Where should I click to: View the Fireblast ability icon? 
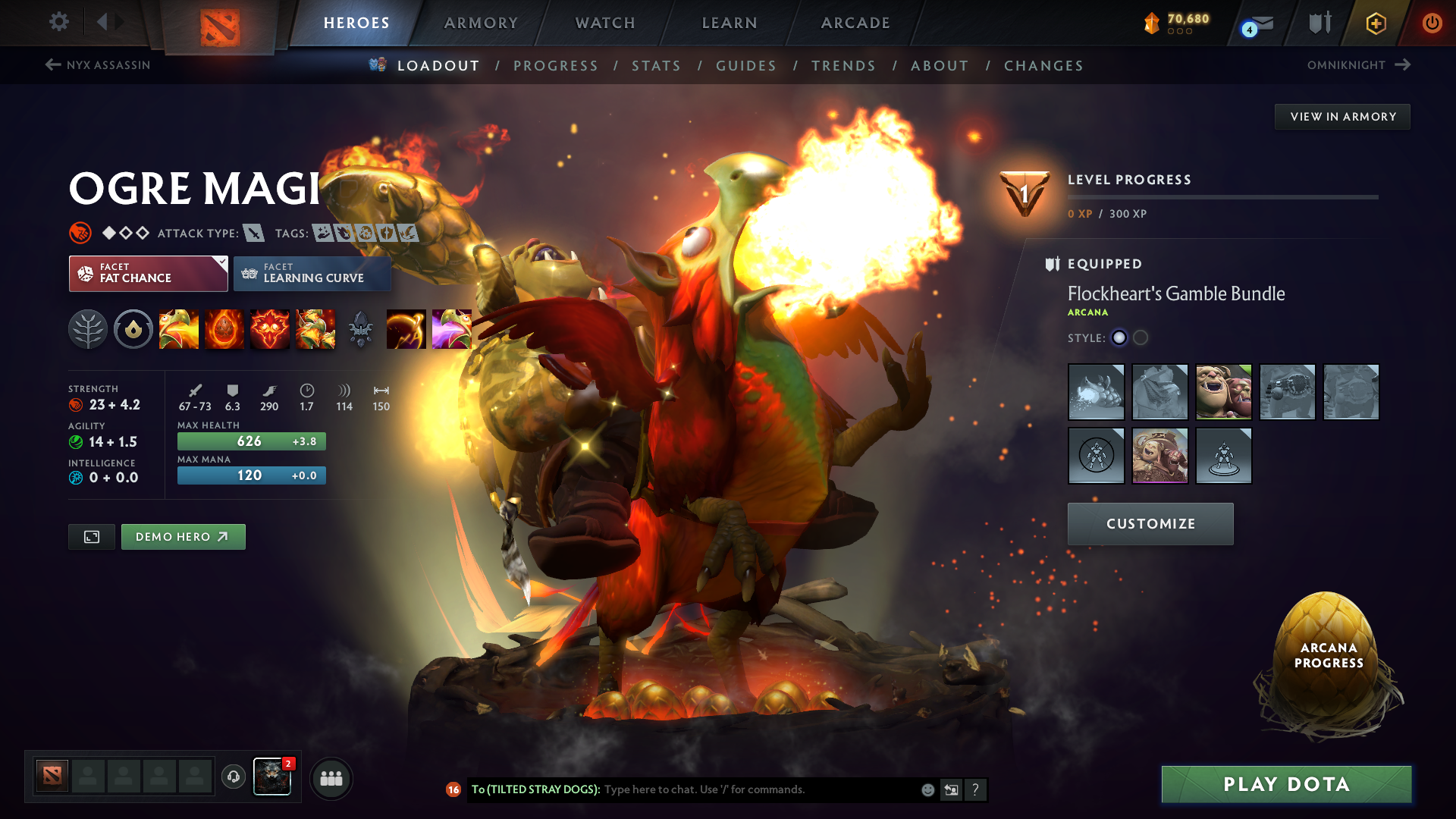click(179, 328)
